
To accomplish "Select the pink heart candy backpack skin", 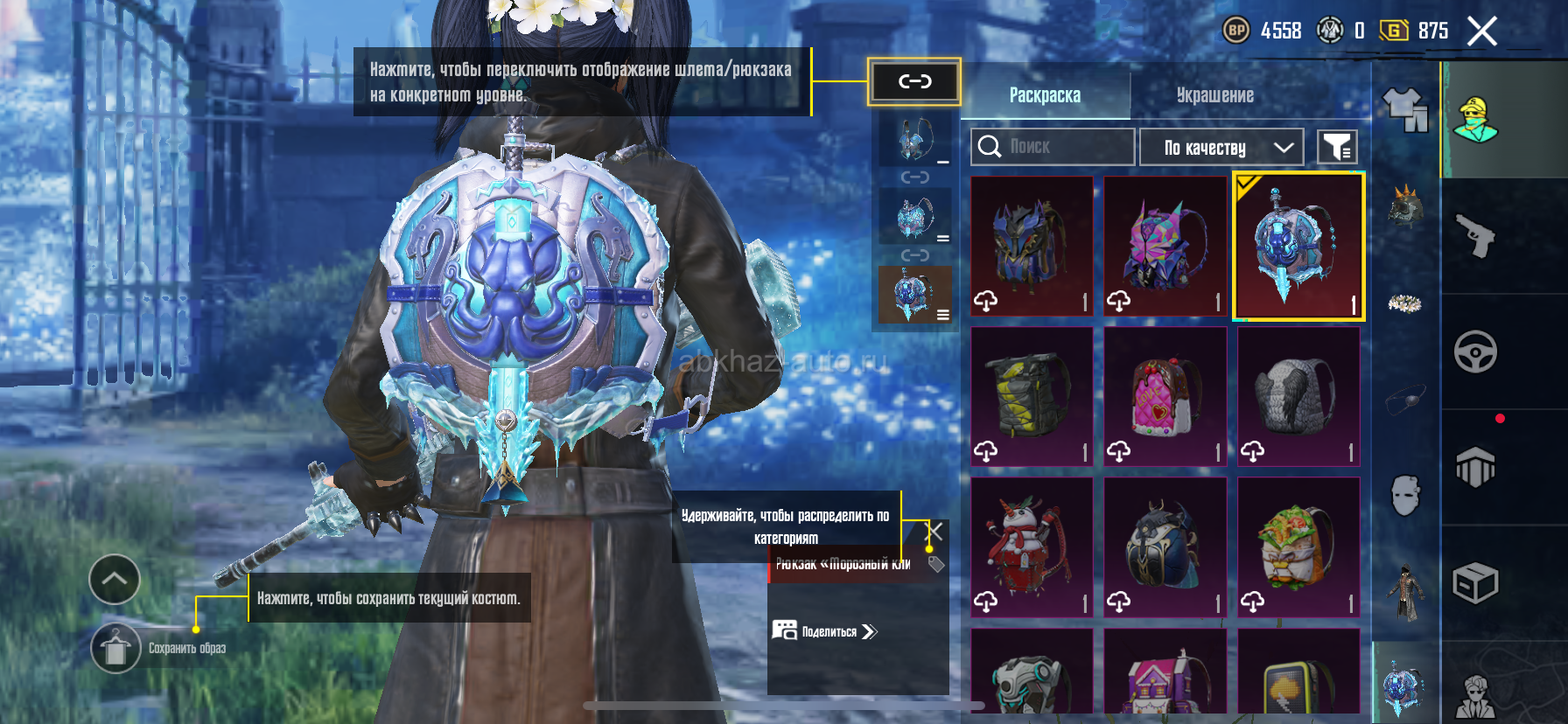I will pos(1165,397).
